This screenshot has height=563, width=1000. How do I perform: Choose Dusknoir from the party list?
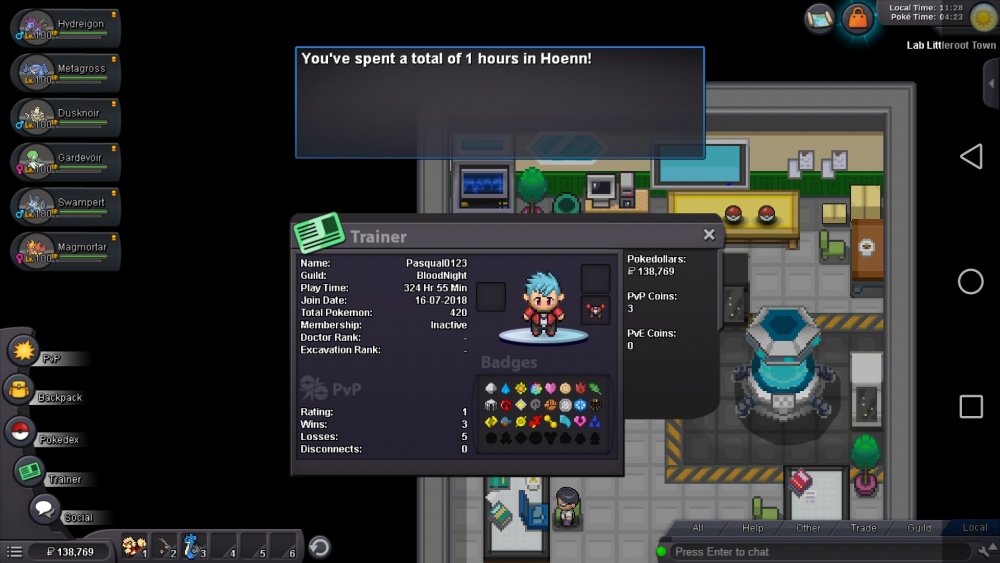pos(66,117)
